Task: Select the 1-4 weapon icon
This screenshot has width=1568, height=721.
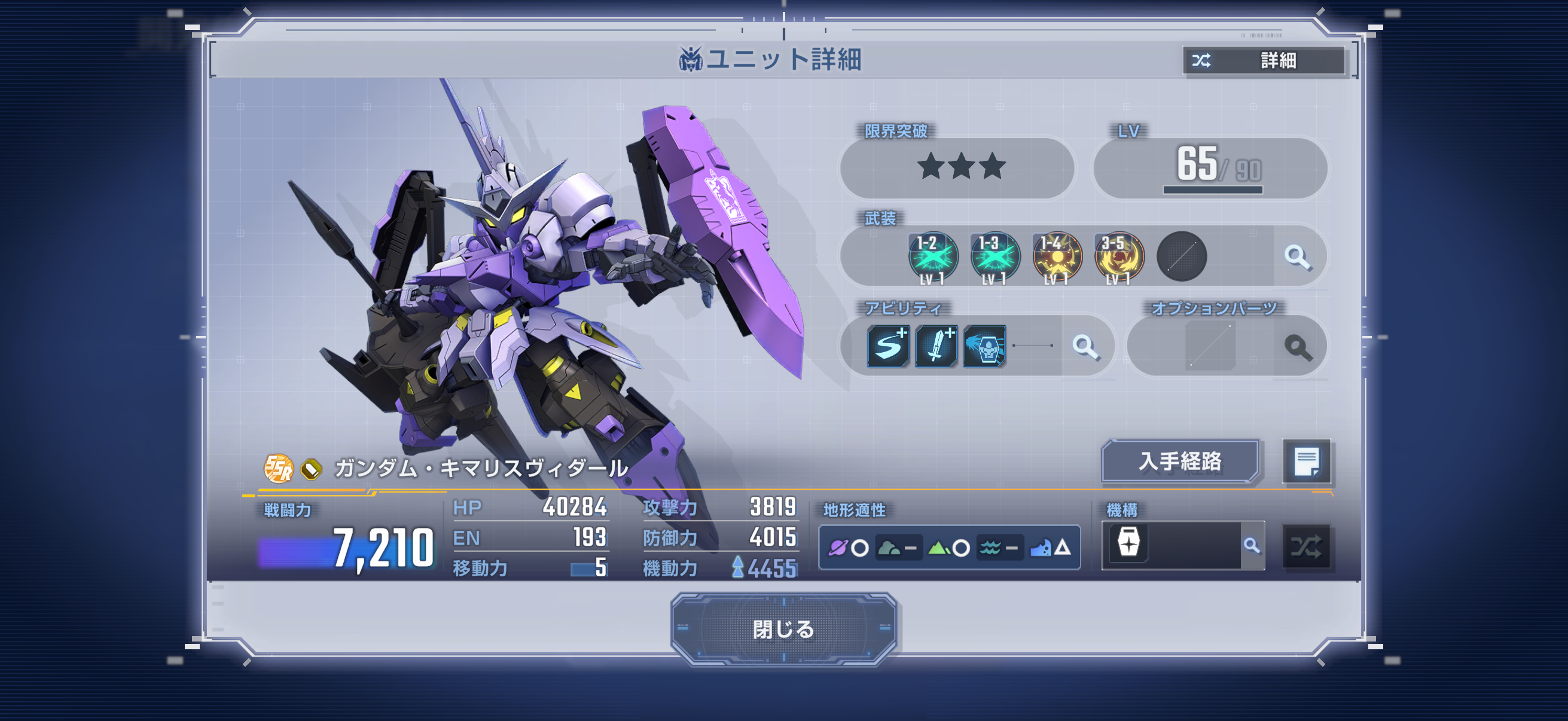Action: point(1057,257)
